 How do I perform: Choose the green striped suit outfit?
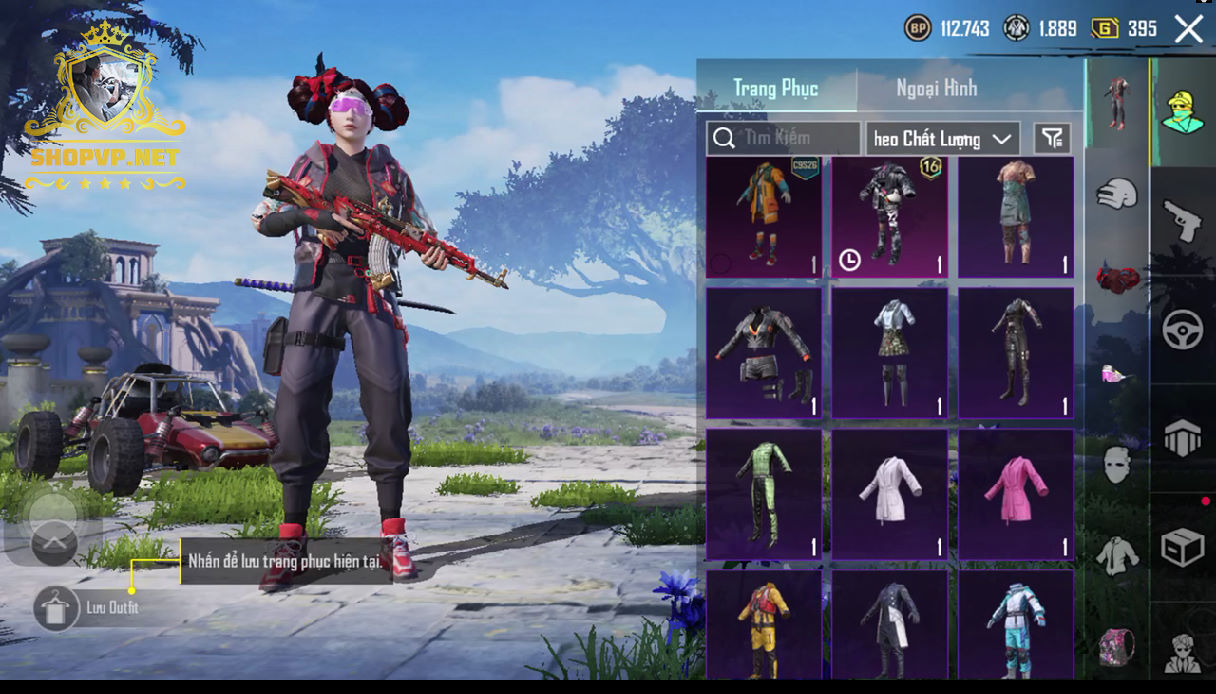tap(764, 494)
